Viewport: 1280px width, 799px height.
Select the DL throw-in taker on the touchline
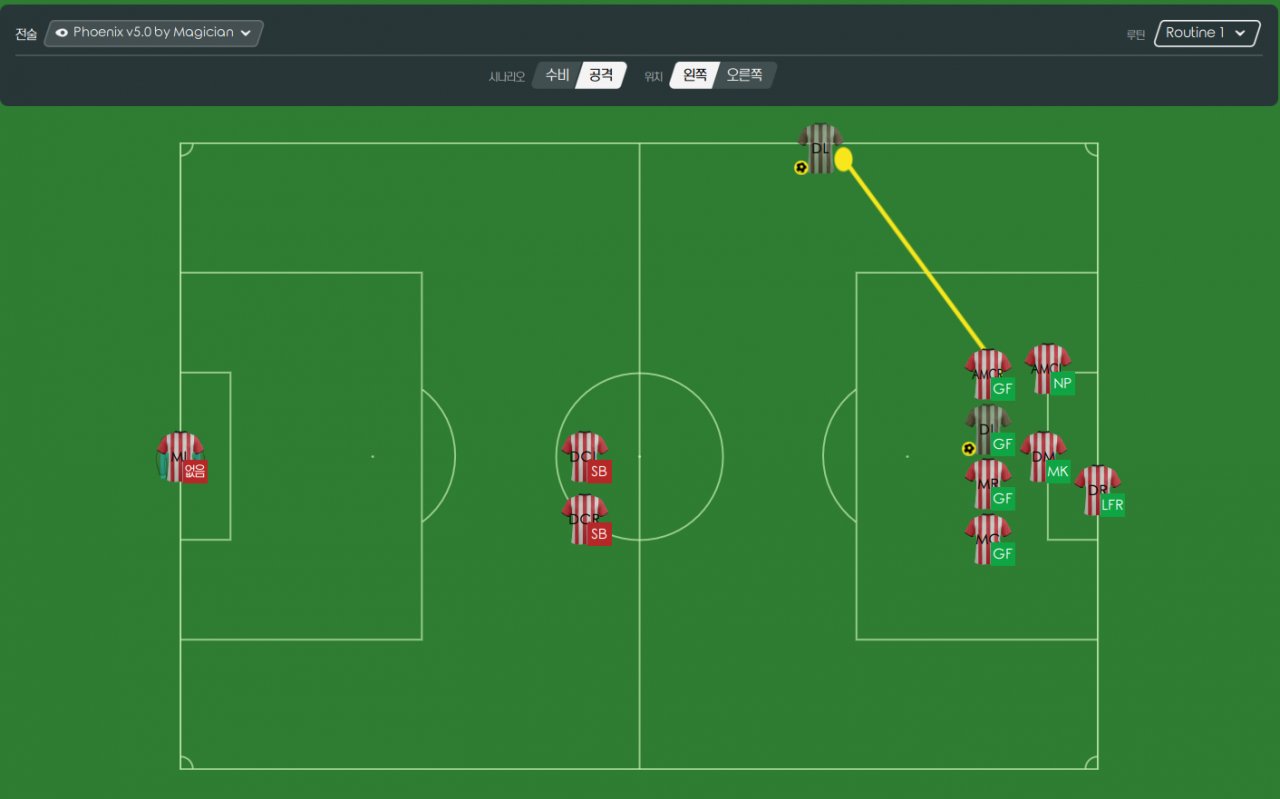point(820,149)
